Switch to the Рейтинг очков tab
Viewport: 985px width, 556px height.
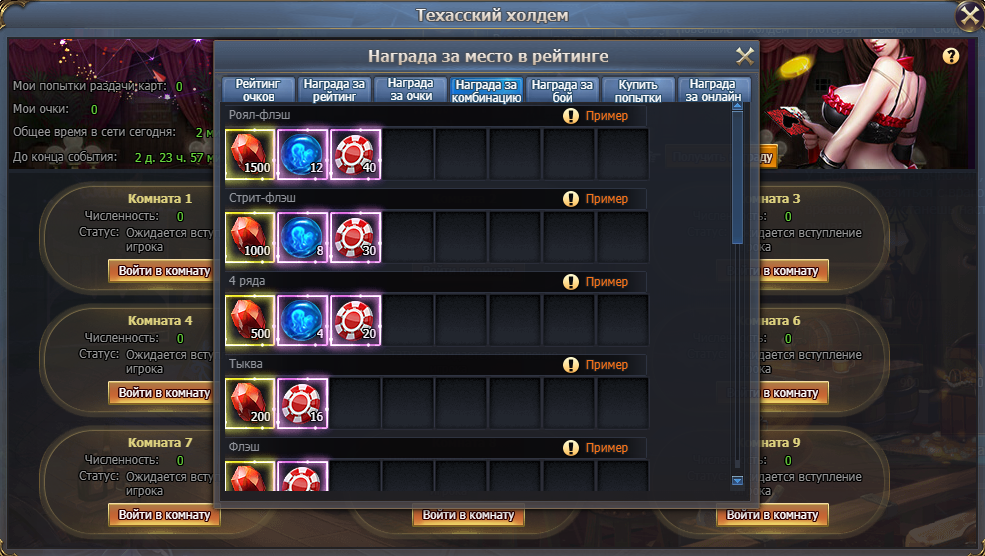pyautogui.click(x=259, y=90)
